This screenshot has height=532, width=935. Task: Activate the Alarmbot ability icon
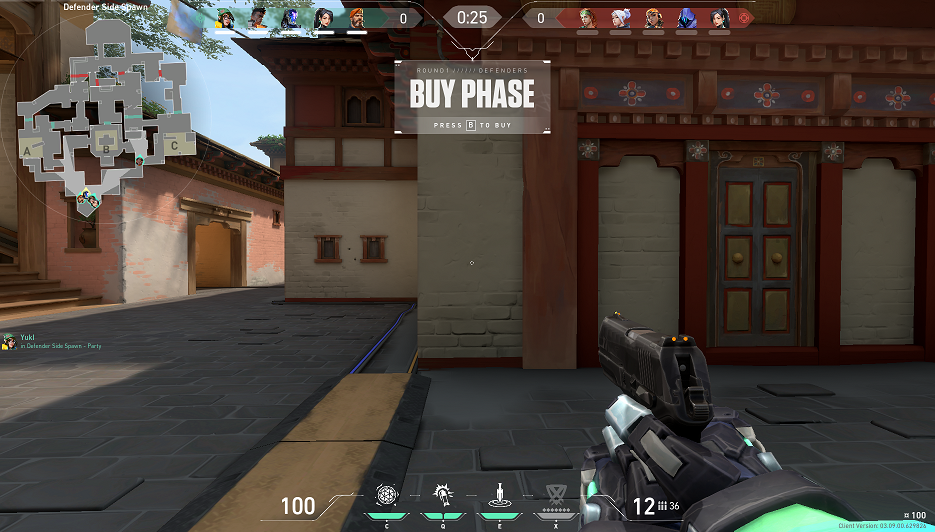point(441,494)
